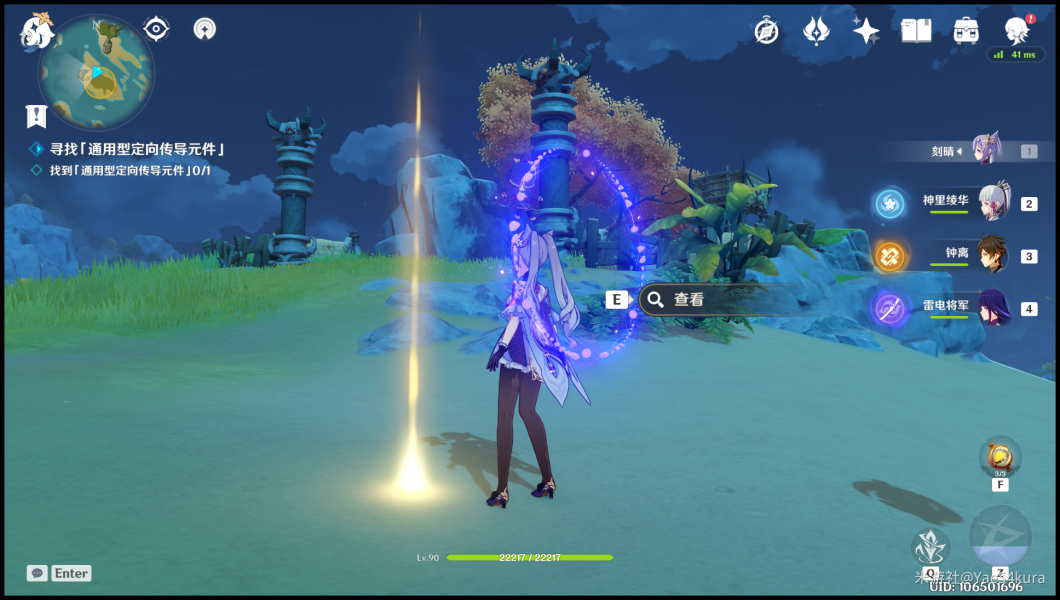Use the gadget with 3/3 charges
This screenshot has width=1060, height=600.
(999, 457)
